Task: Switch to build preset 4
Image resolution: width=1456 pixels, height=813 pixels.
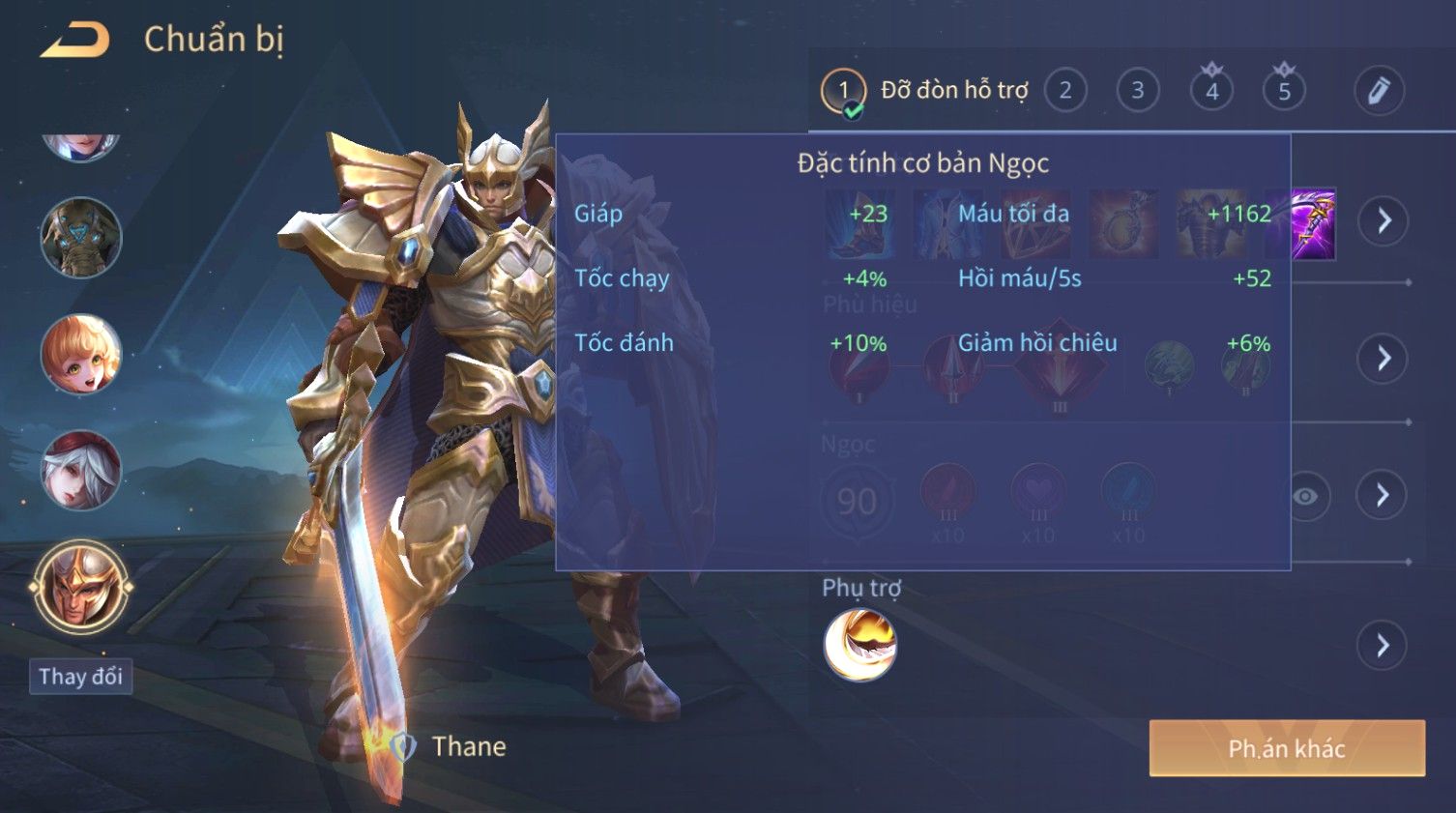Action: click(x=1211, y=91)
